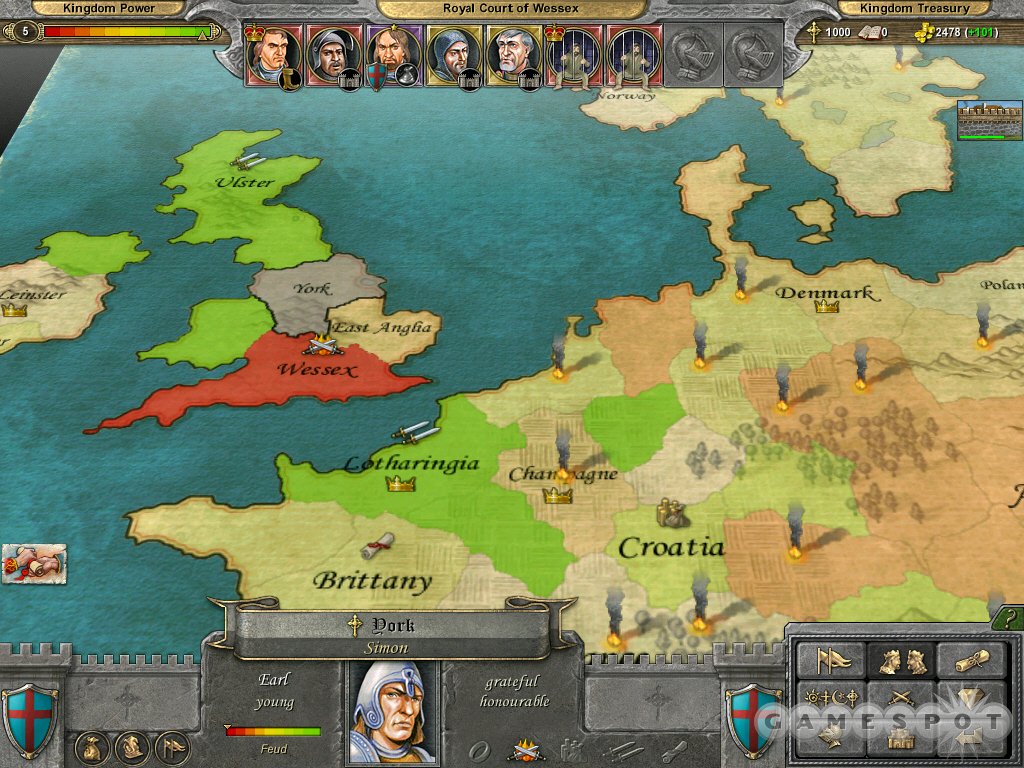Select the second court knight with castle badge
The height and width of the screenshot is (768, 1024).
coord(334,54)
